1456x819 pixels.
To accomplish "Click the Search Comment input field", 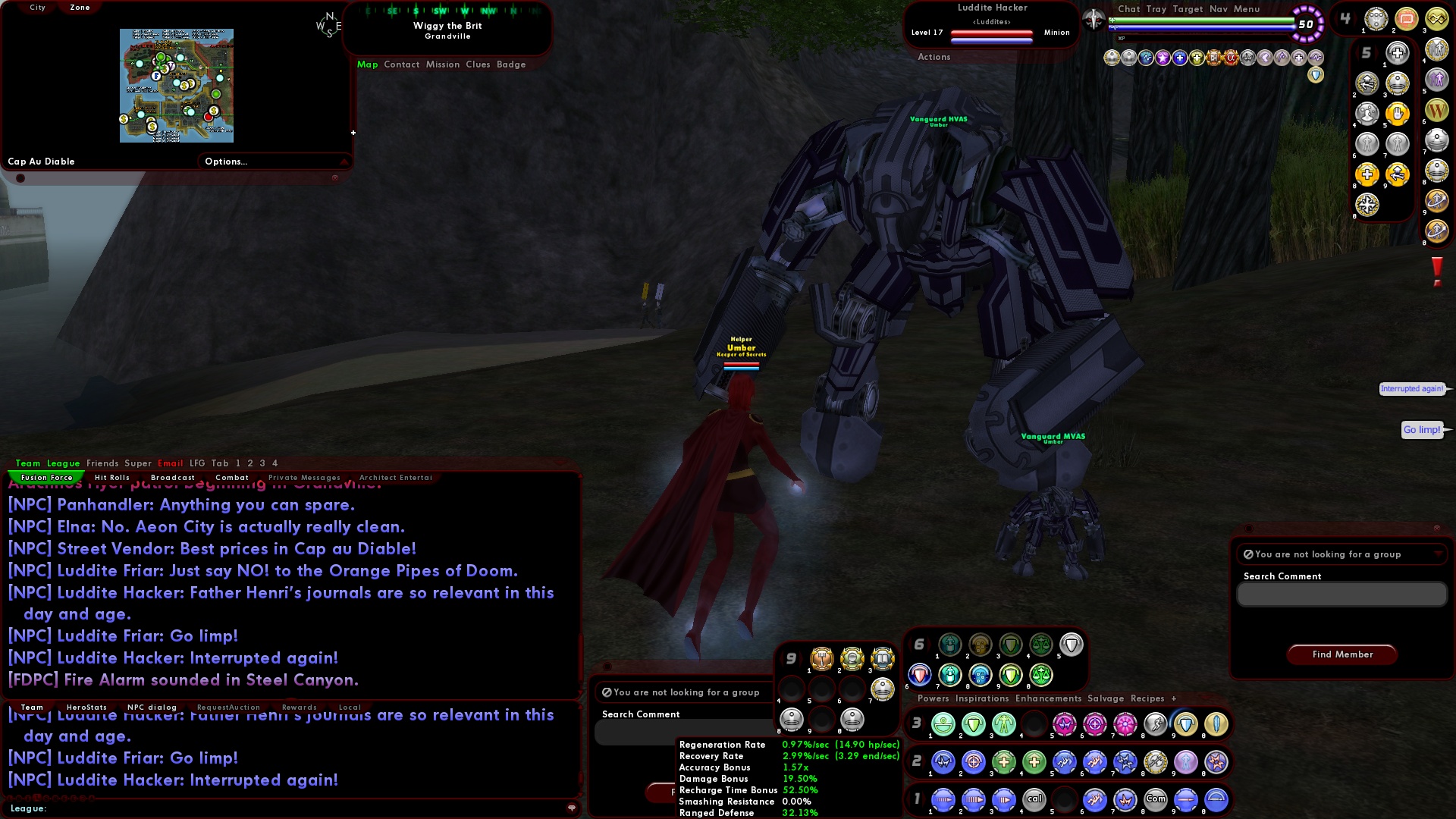I will [1341, 595].
